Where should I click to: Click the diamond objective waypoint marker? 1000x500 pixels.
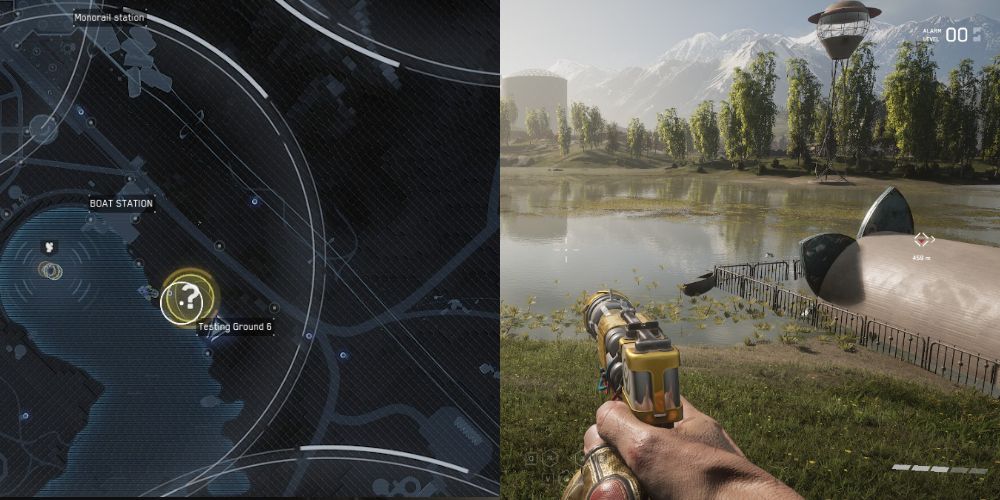923,239
